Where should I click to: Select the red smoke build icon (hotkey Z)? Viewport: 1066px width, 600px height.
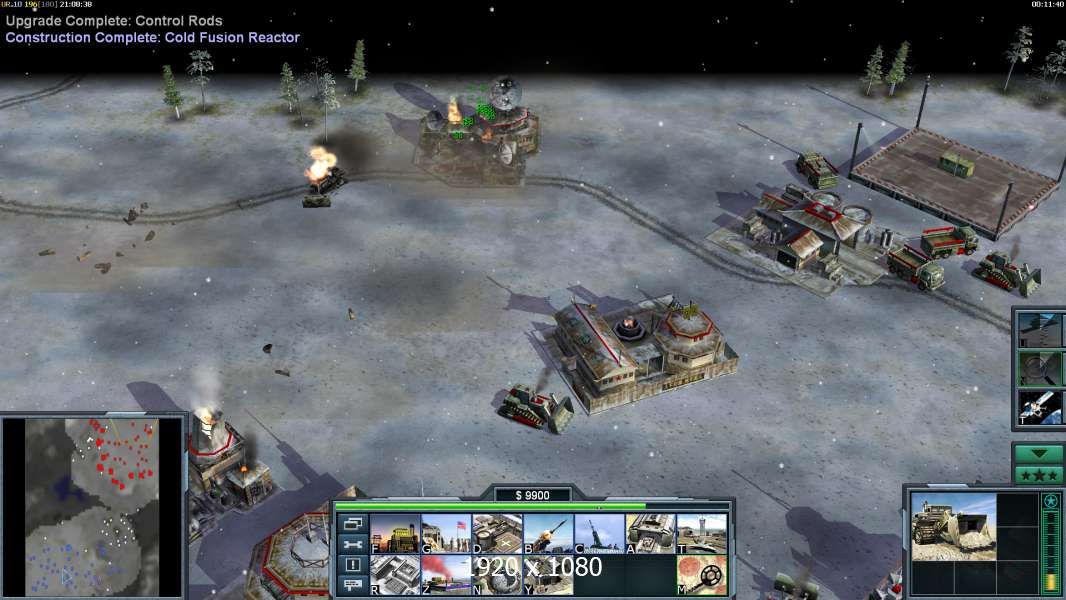[x=446, y=575]
